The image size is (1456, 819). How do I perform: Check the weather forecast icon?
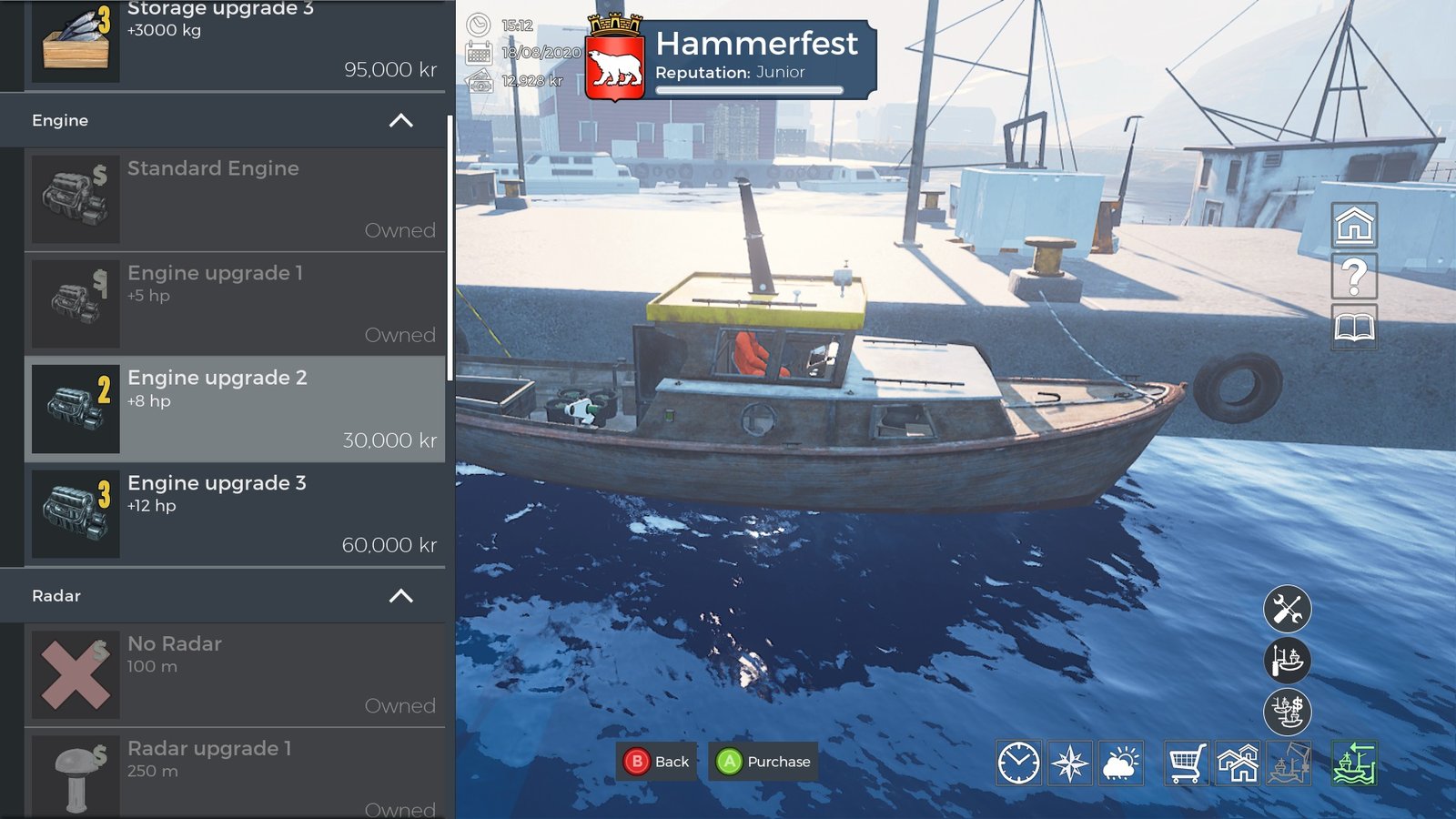[1120, 764]
